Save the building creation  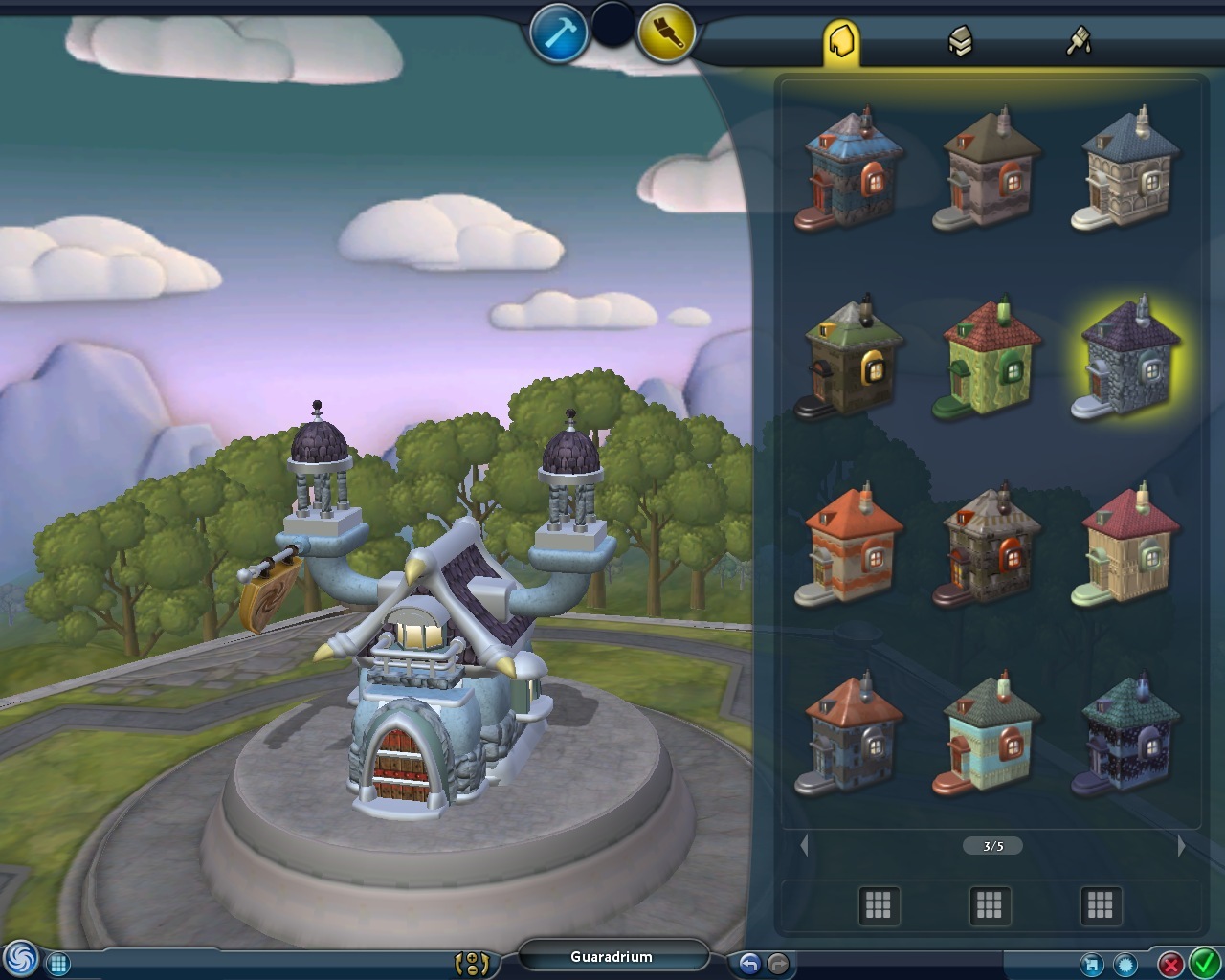1091,964
